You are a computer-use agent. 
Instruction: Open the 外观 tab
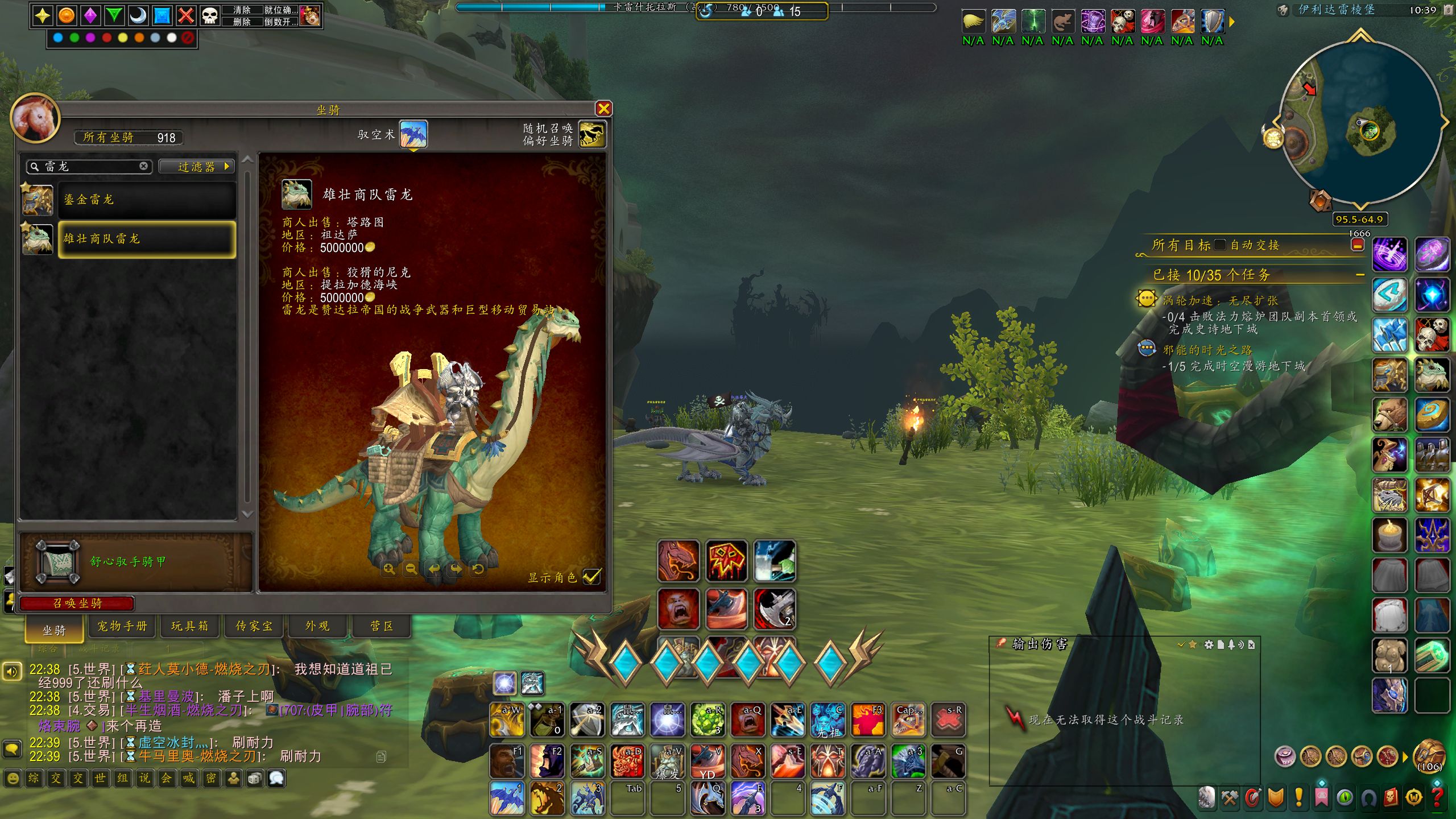pyautogui.click(x=317, y=626)
